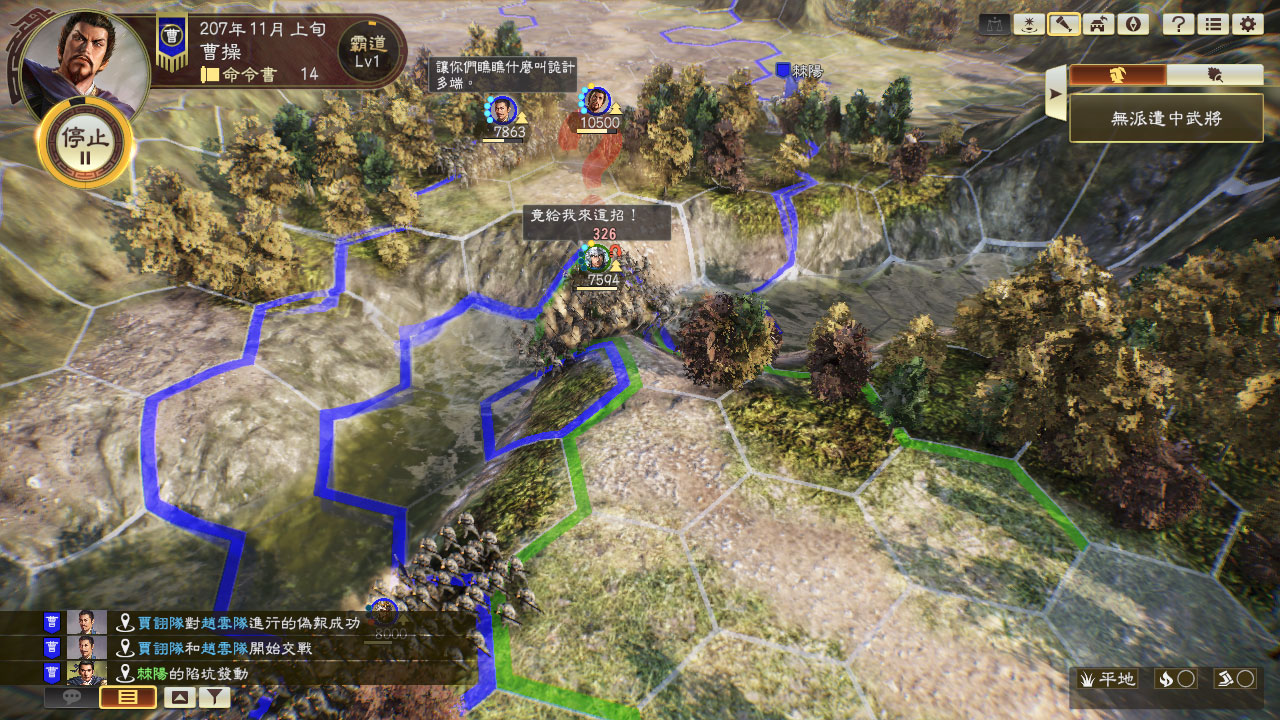Screen dimensions: 1280x720
Task: Switch to the leaf-icon panel tab
Action: tap(1215, 75)
